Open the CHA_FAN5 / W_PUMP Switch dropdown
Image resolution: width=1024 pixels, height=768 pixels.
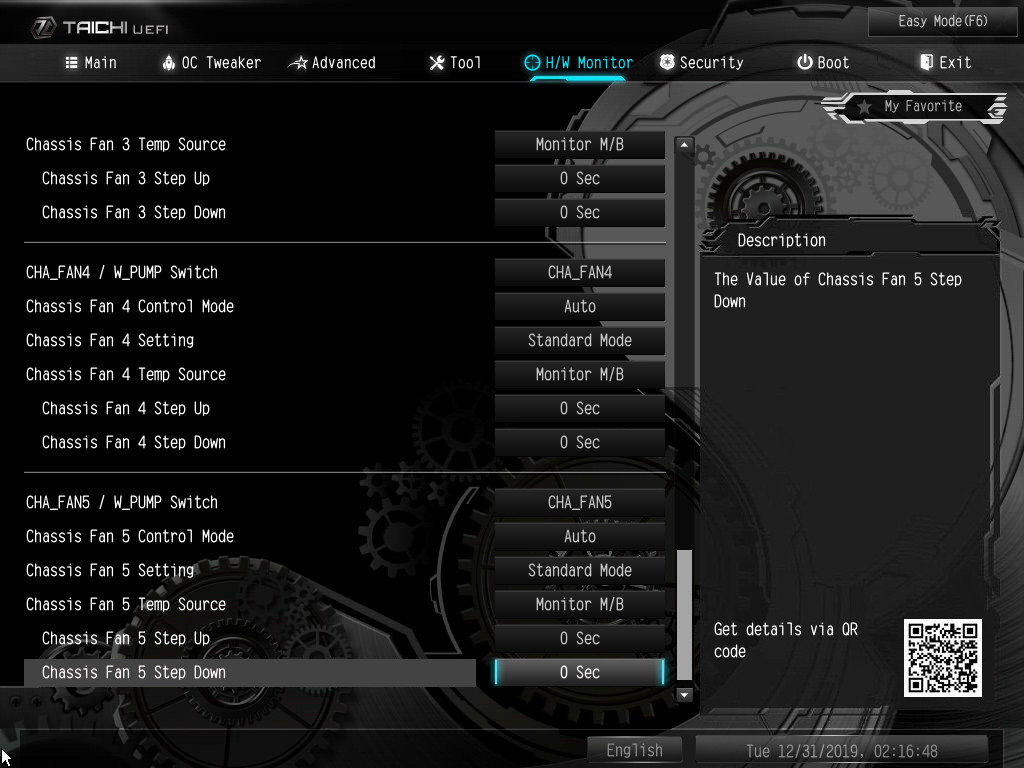pyautogui.click(x=580, y=502)
